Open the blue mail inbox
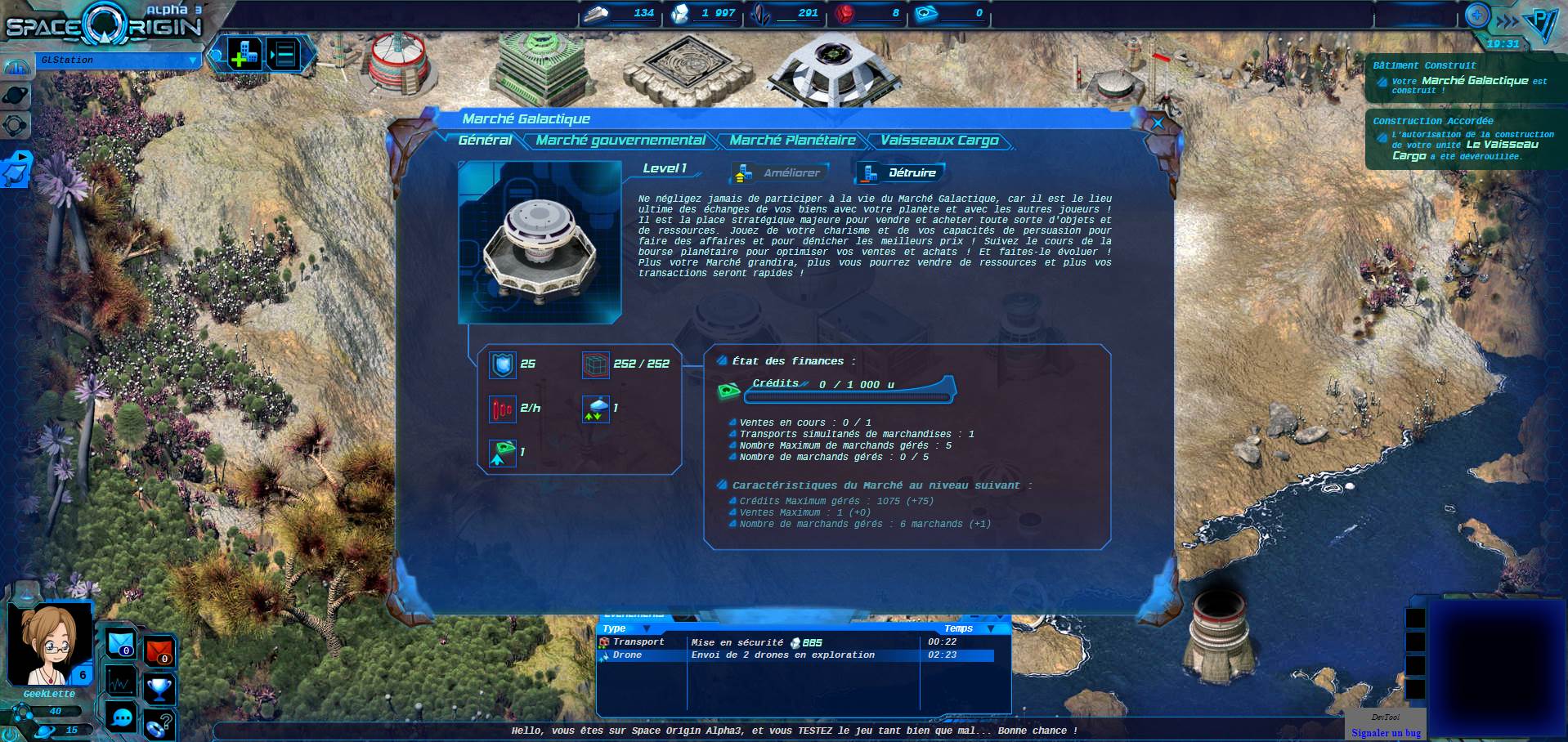1568x742 pixels. point(121,643)
